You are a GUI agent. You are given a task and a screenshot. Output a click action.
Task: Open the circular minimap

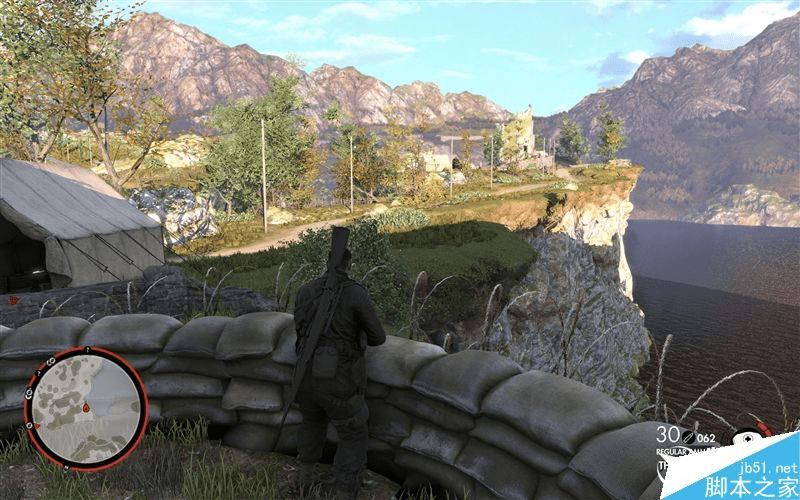[86, 408]
